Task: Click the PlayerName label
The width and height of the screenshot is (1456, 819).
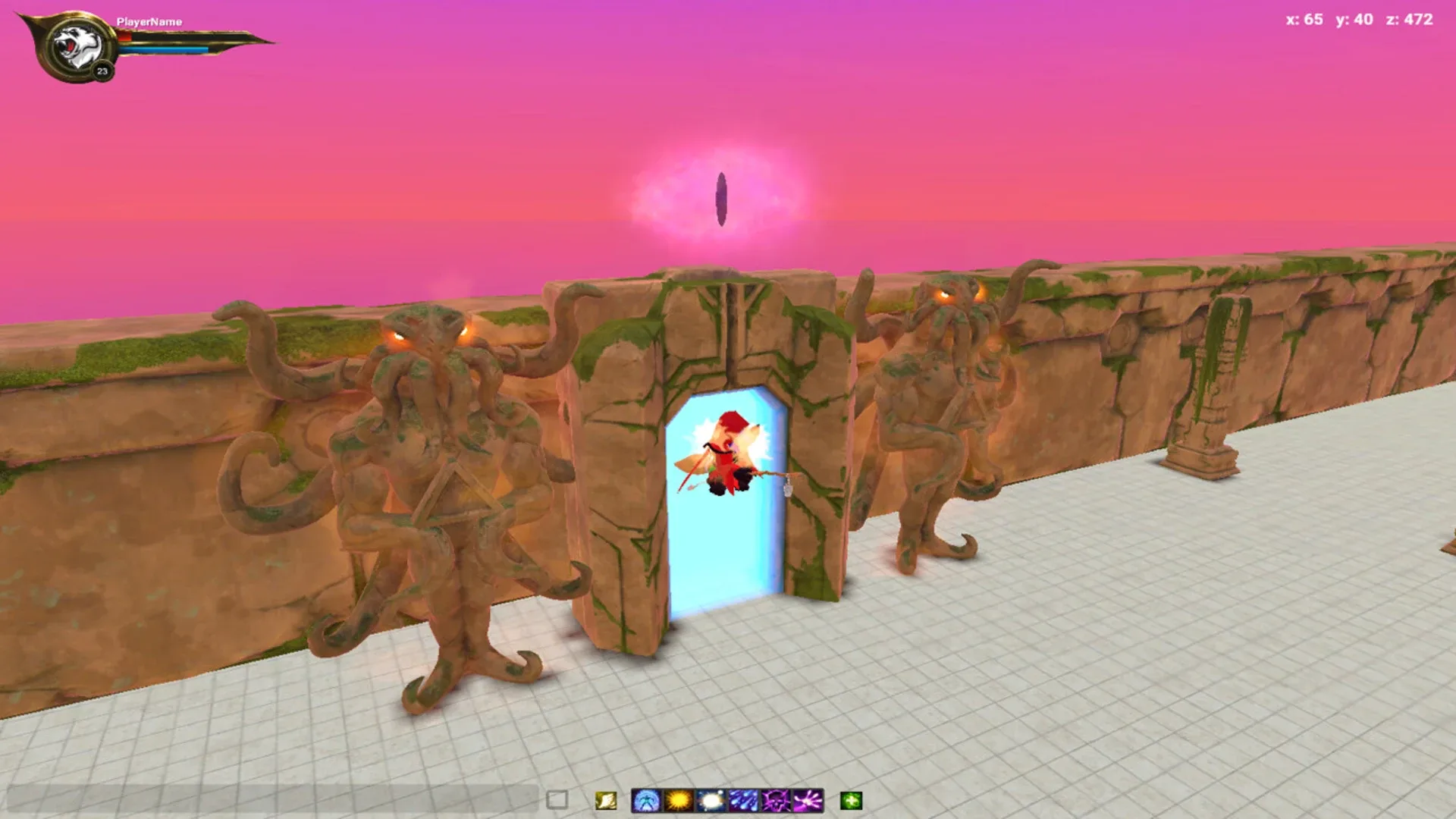Action: tap(149, 22)
